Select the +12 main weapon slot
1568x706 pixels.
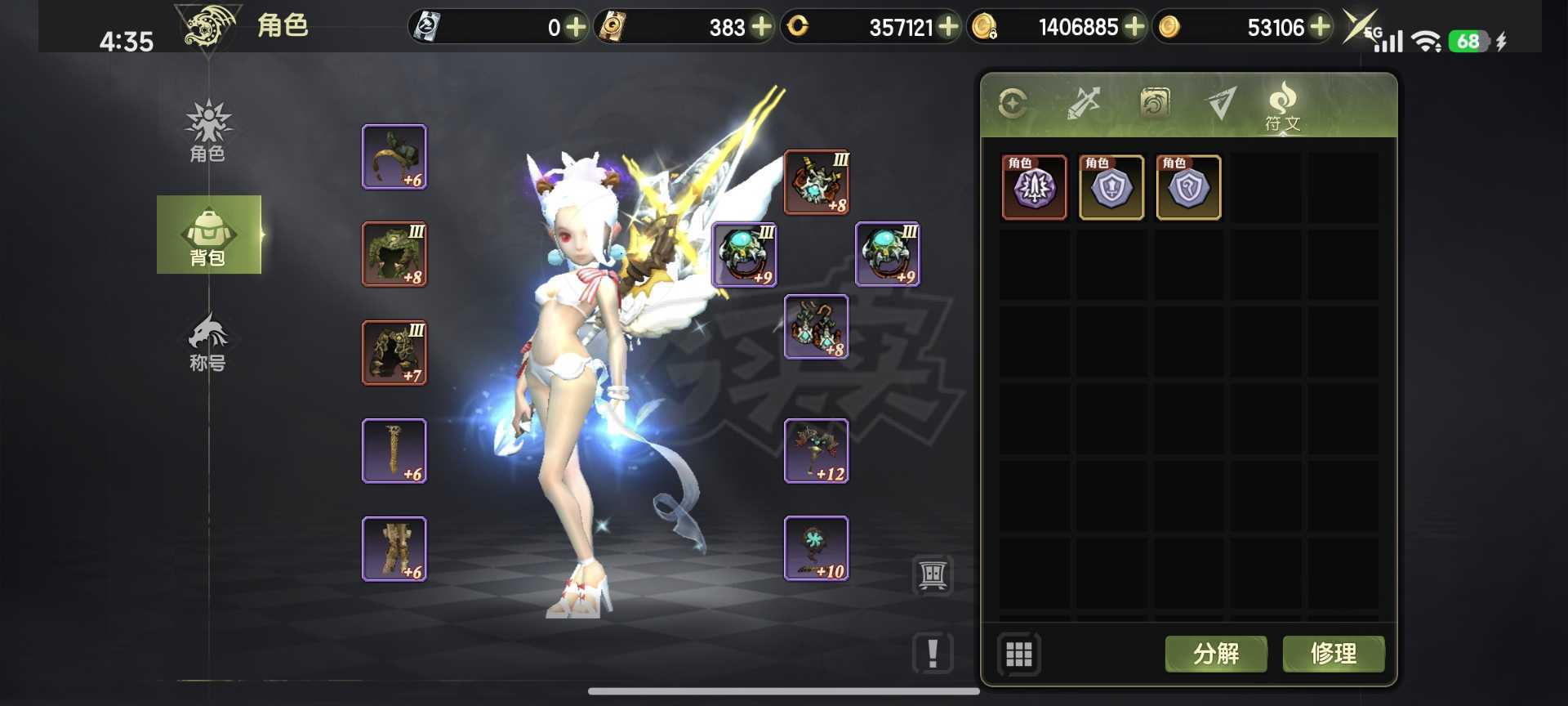pyautogui.click(x=816, y=451)
